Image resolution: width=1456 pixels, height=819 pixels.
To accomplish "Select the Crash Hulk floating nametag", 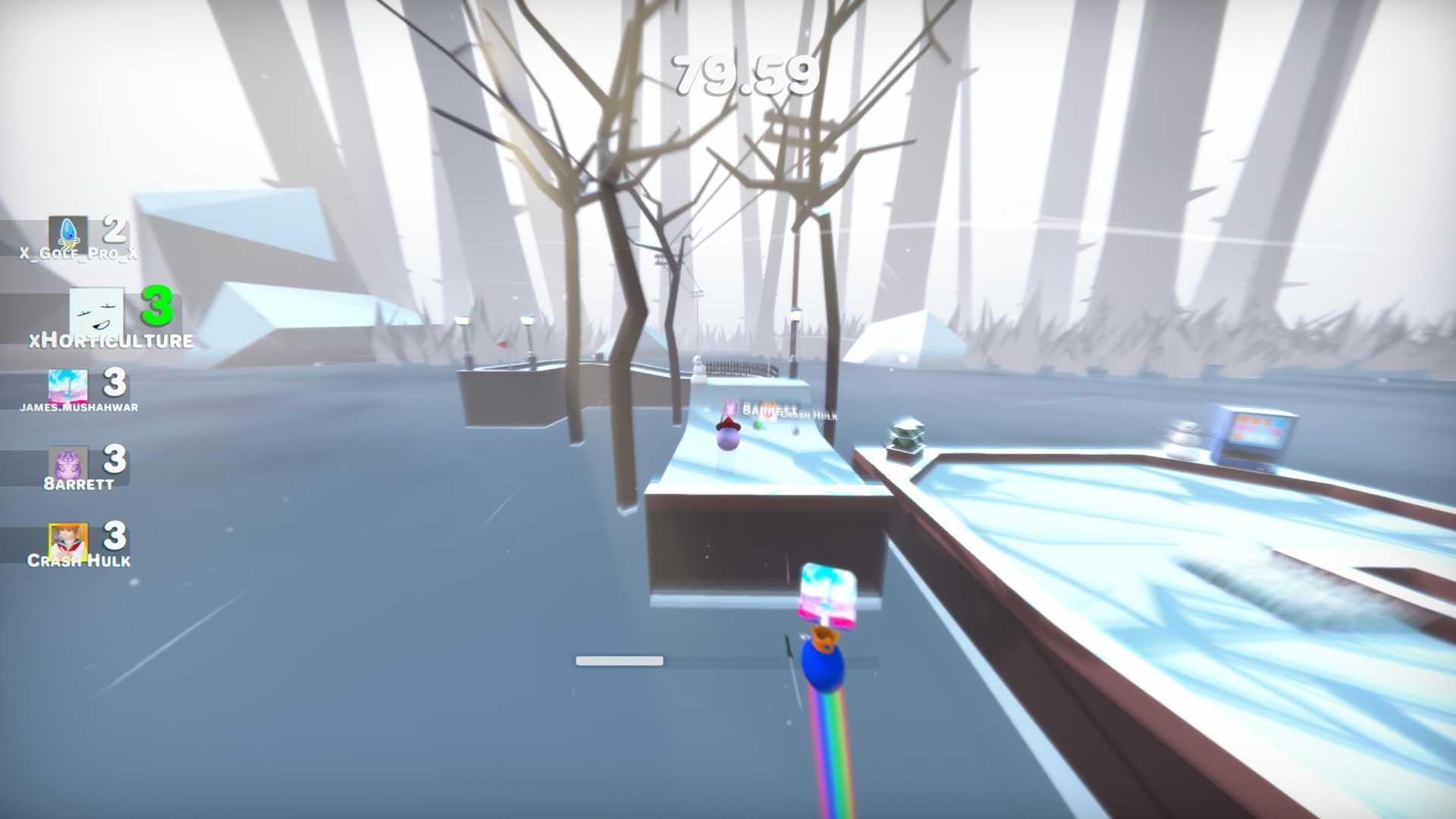I will (x=808, y=416).
